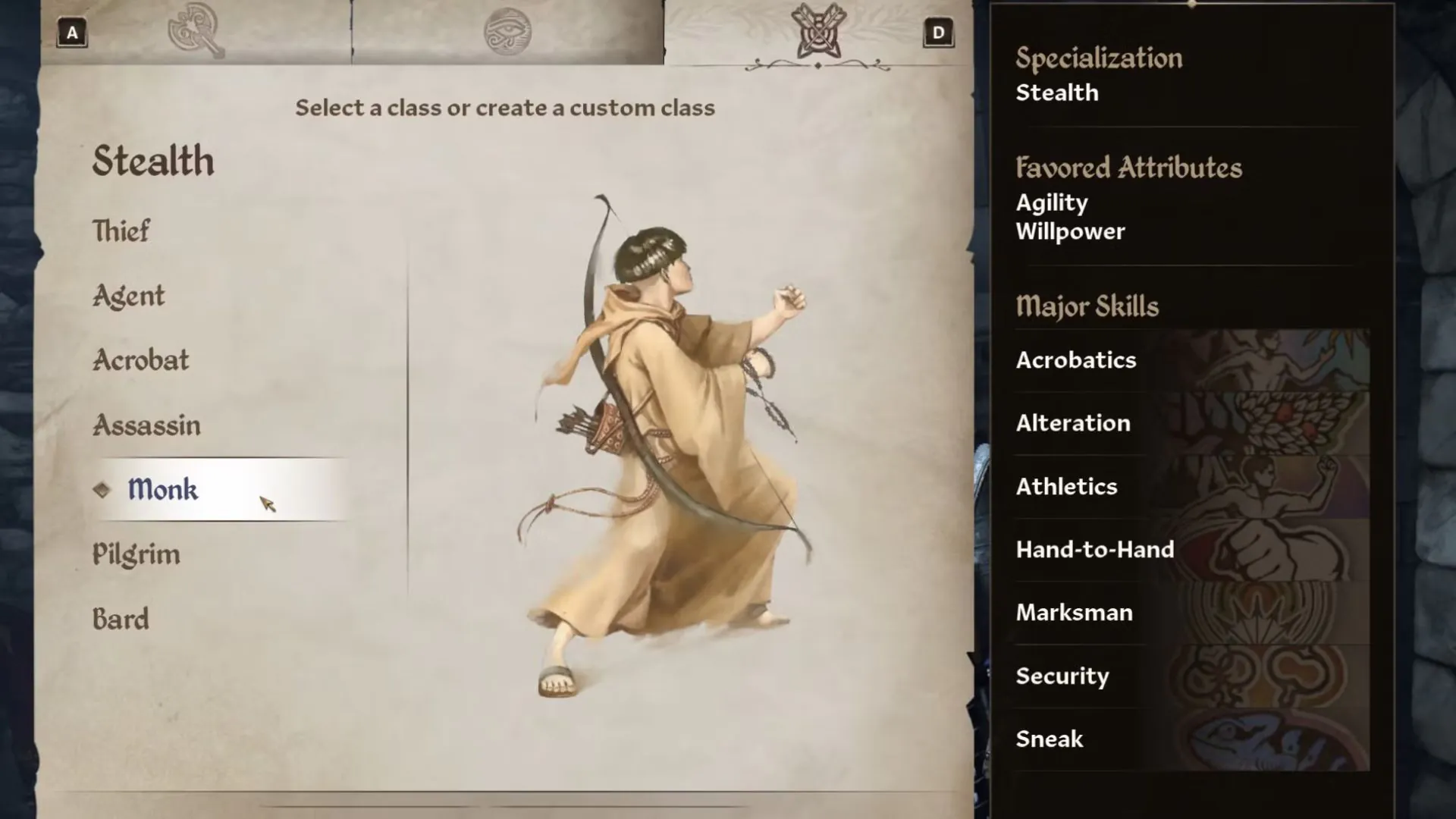Select the Bard class
The image size is (1456, 819).
click(121, 620)
